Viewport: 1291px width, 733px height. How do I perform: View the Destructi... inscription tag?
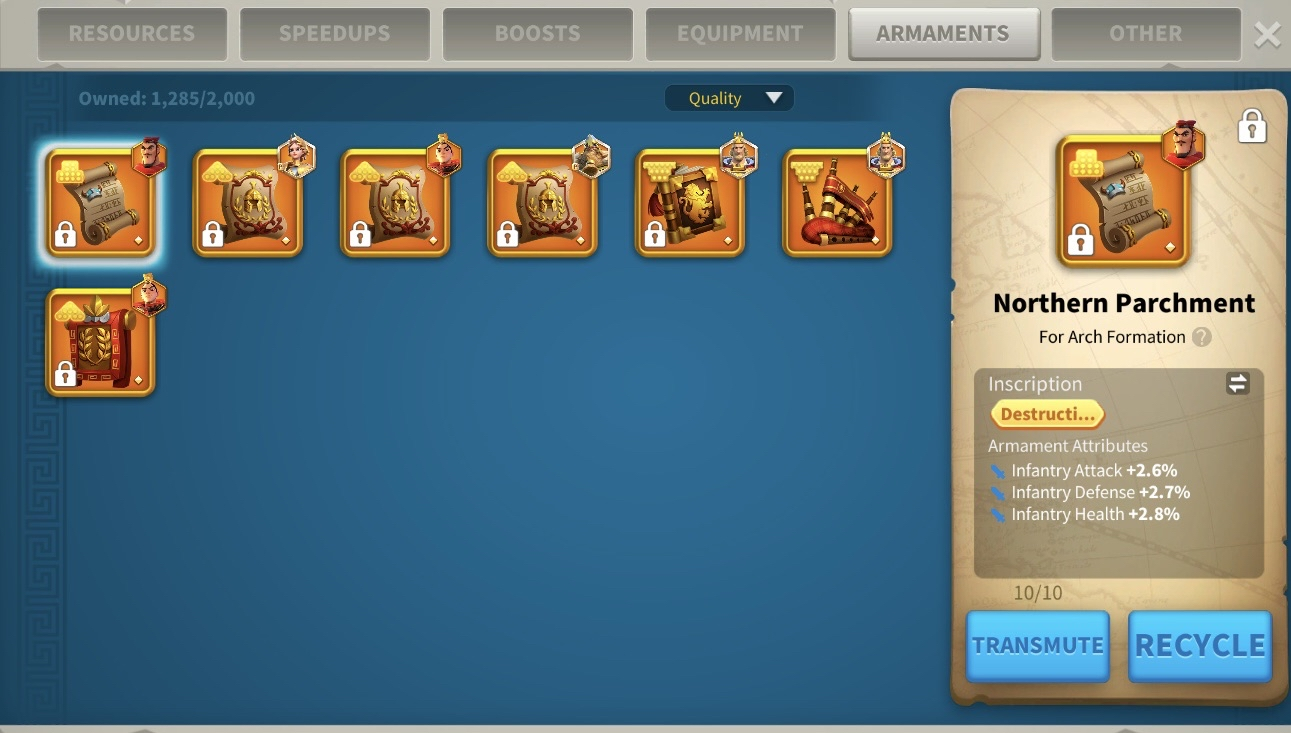pyautogui.click(x=1048, y=414)
